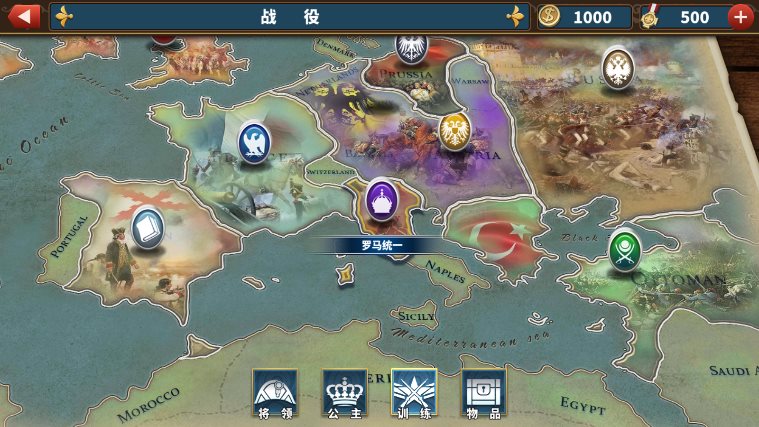
Task: Choose the green Ottoman campaign marker
Action: point(625,250)
